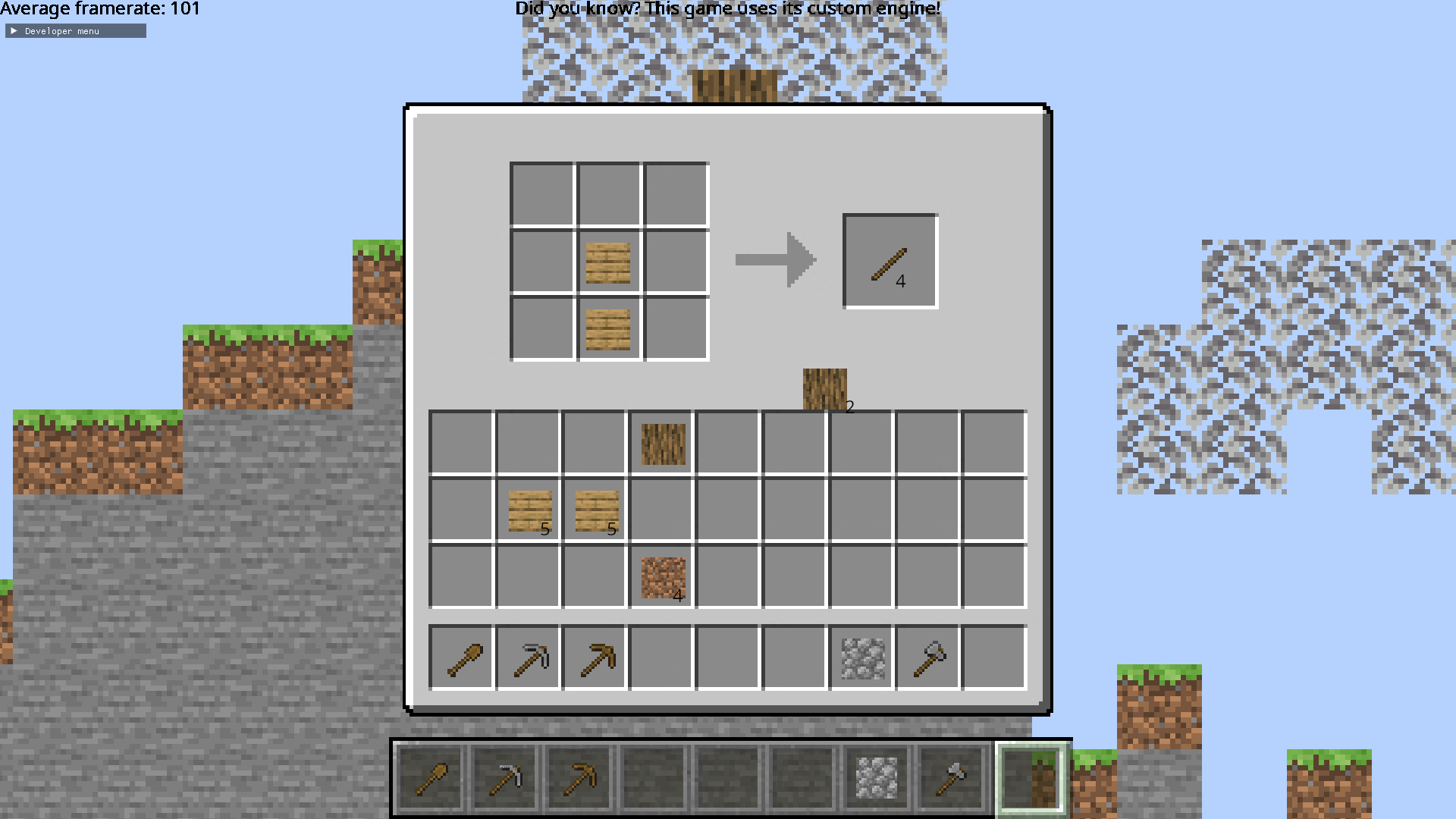Viewport: 1456px width, 819px height.
Task: Expand the Developer menu
Action: point(74,30)
